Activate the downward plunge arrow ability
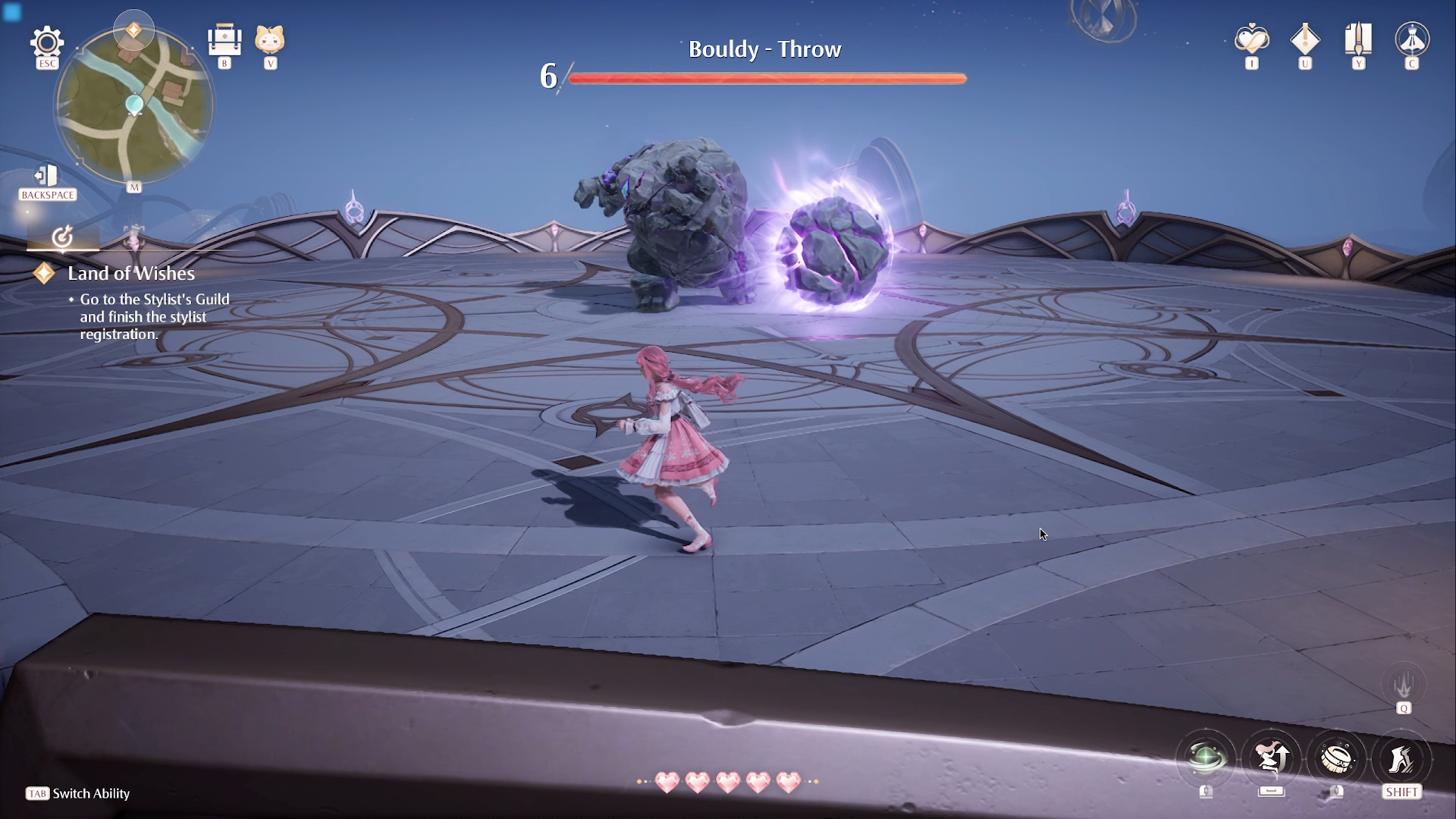 coord(1404,685)
